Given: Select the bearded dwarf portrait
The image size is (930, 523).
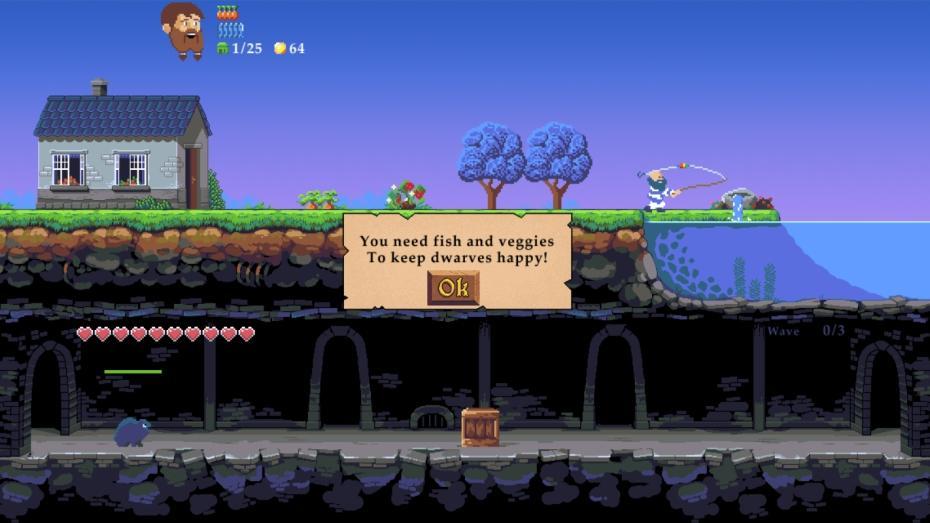Looking at the screenshot, I should coord(182,29).
